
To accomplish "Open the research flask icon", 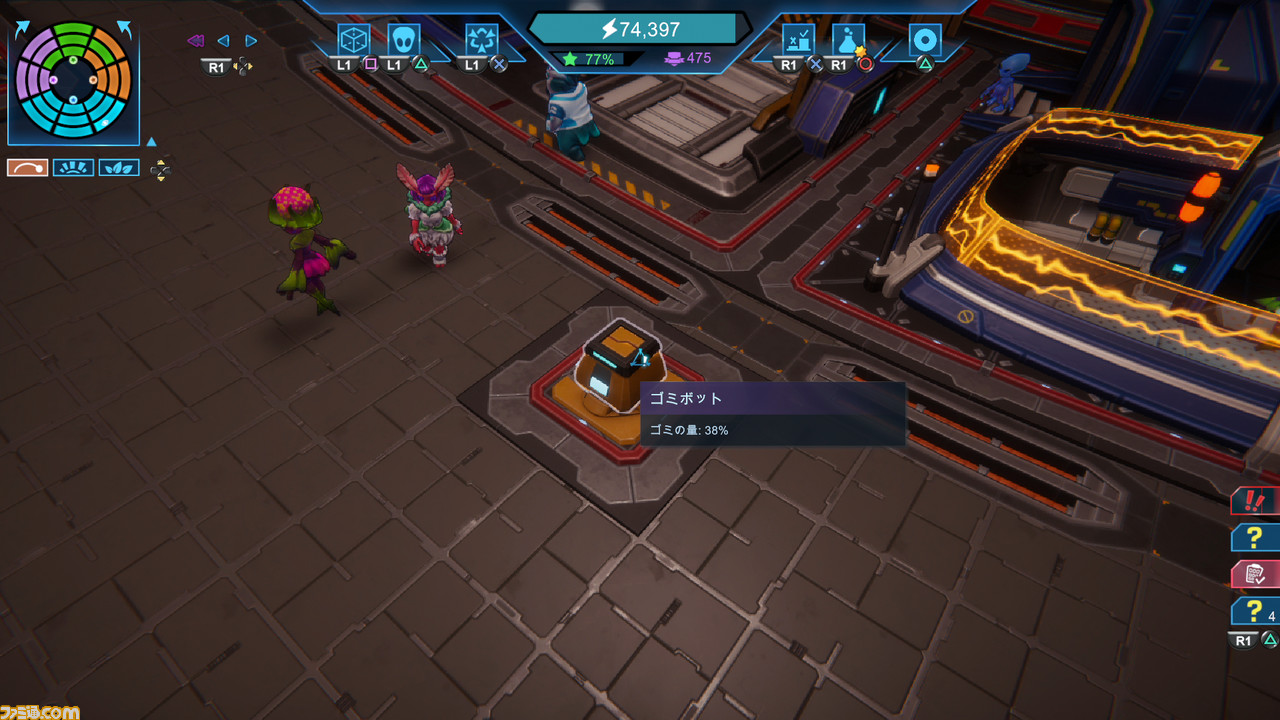I will click(848, 40).
